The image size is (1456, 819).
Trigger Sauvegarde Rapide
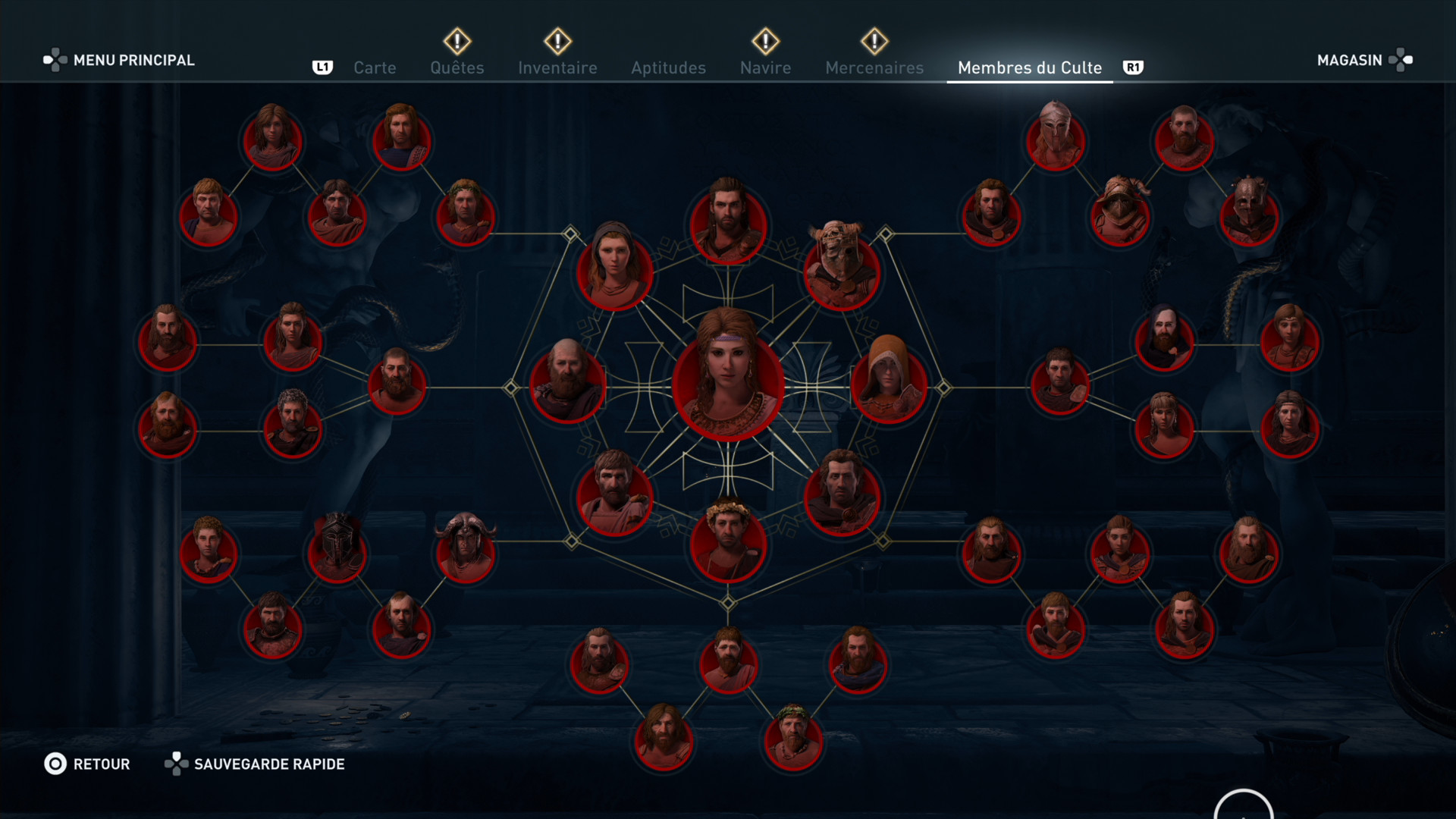click(x=269, y=764)
